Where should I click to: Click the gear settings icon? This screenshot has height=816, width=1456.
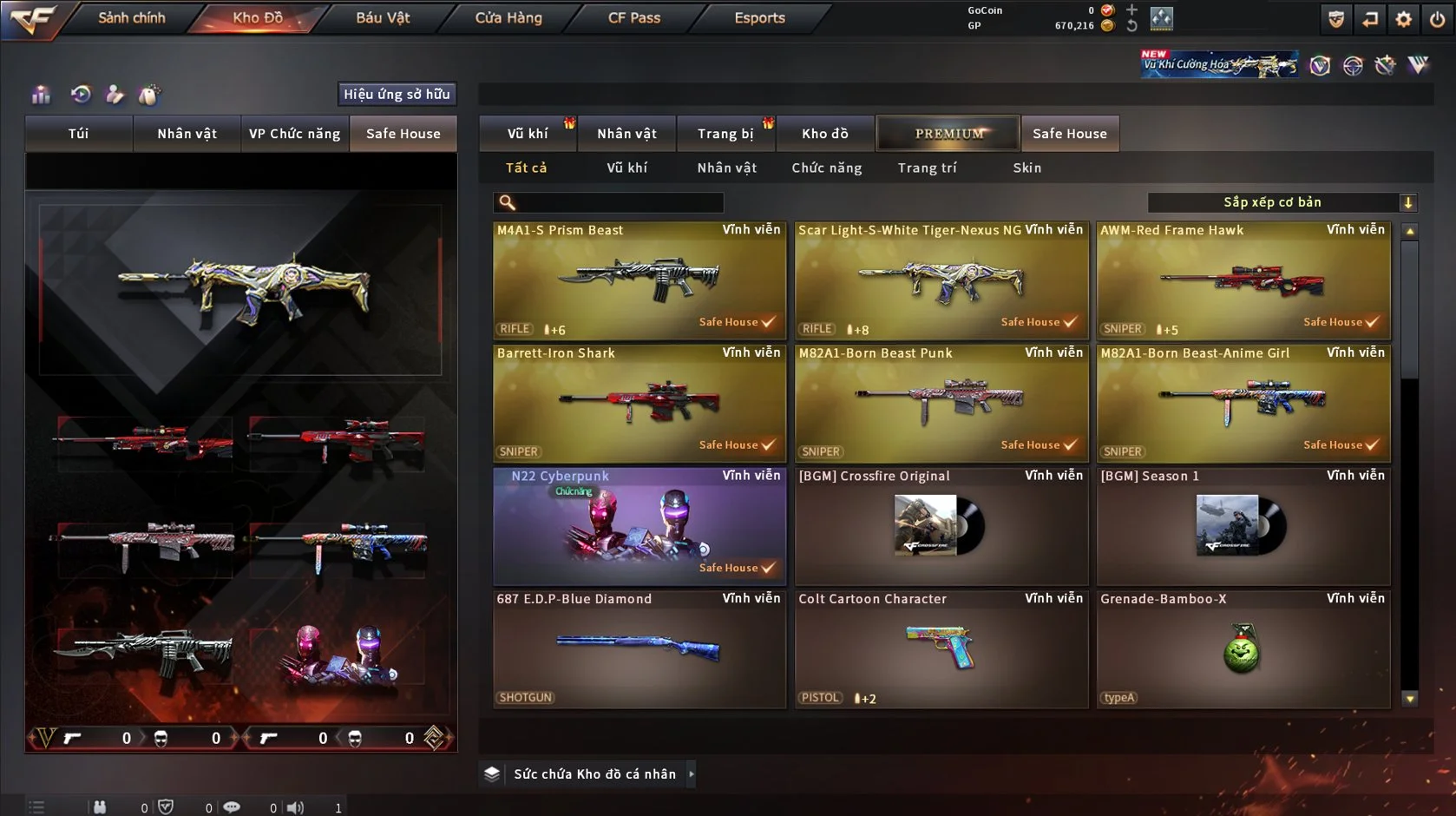(x=1403, y=19)
